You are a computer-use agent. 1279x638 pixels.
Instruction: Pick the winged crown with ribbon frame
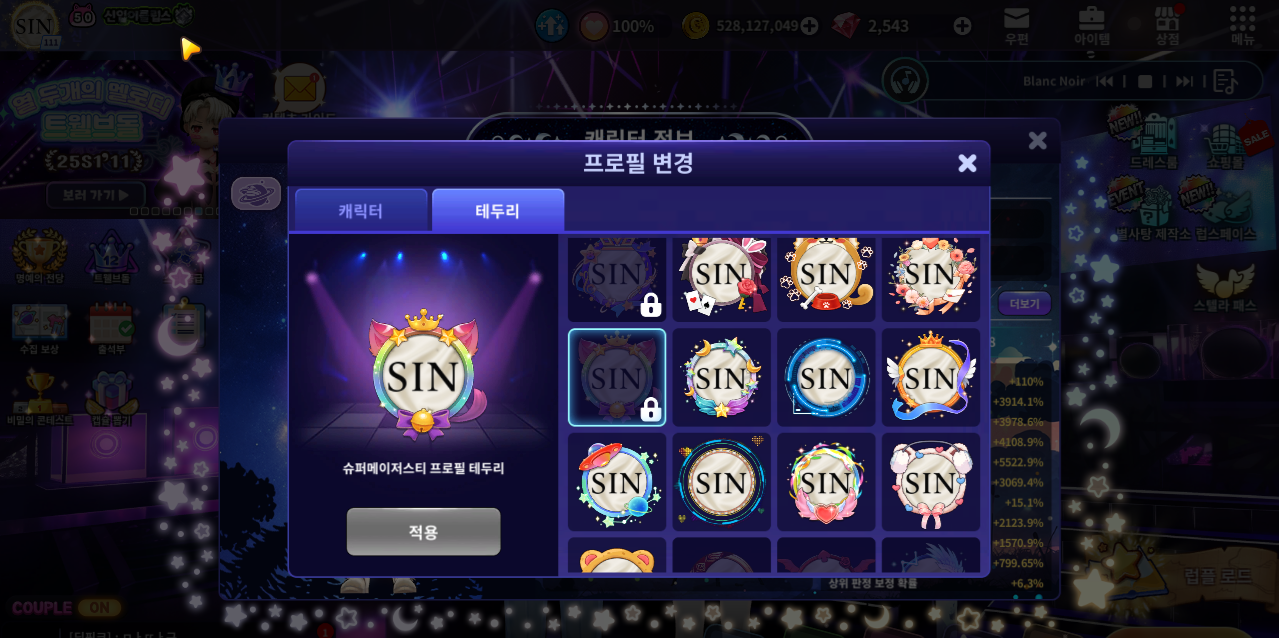[x=930, y=378]
